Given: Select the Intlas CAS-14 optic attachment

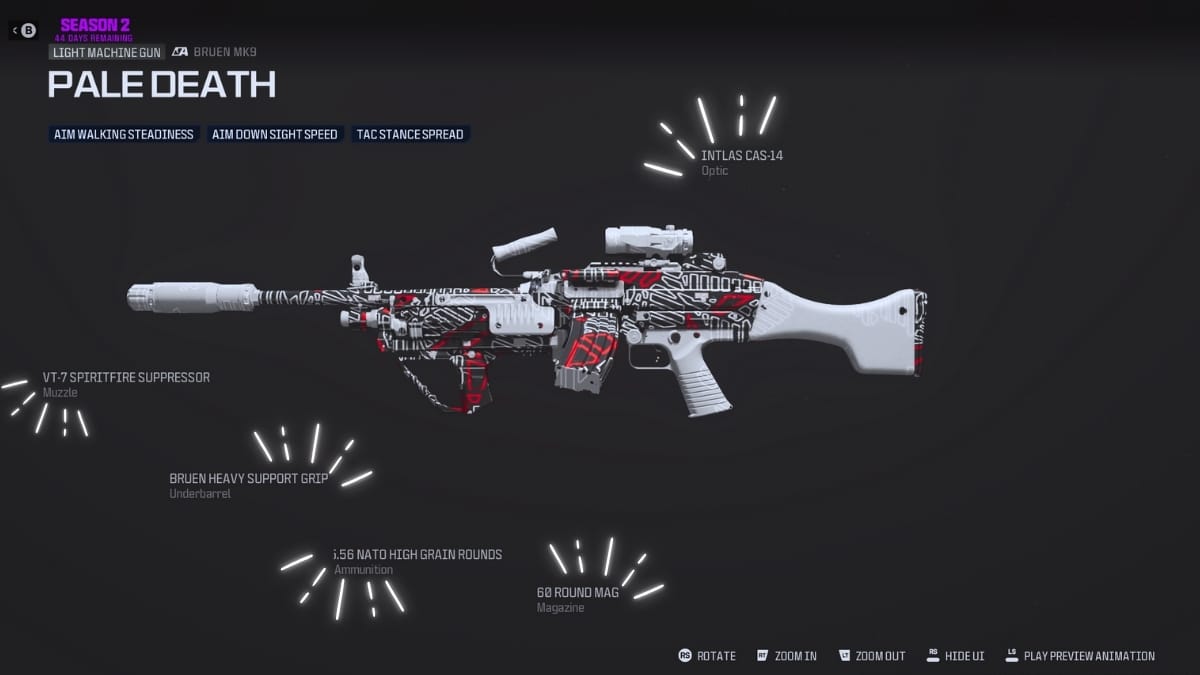Looking at the screenshot, I should point(741,156).
